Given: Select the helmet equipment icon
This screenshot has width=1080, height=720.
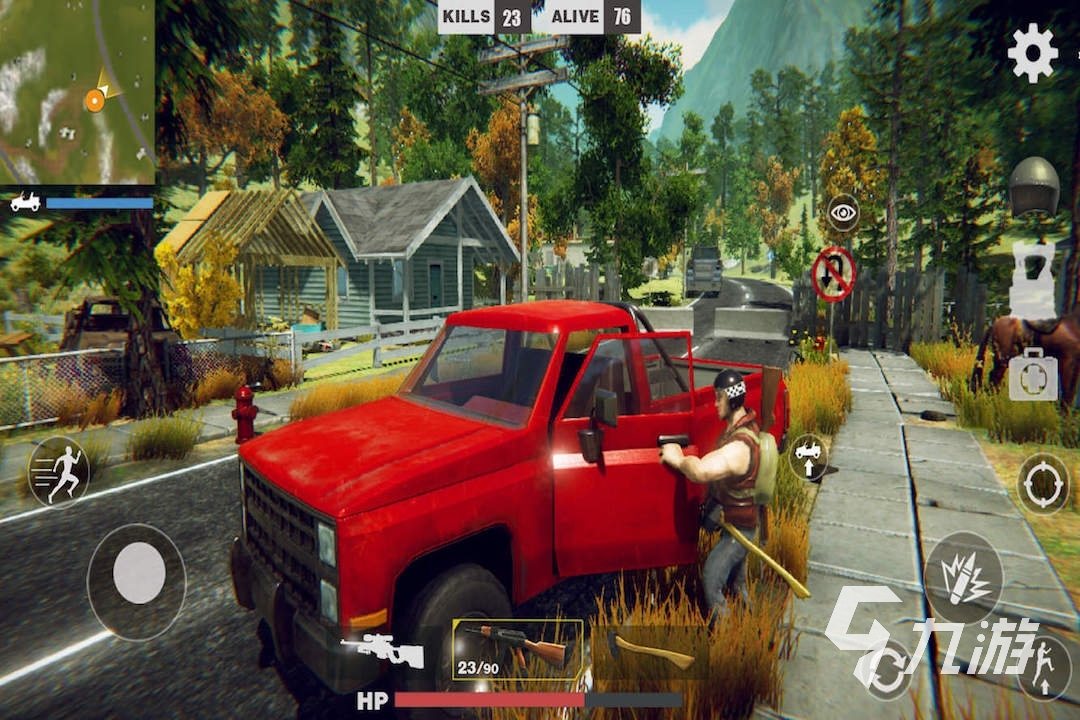Looking at the screenshot, I should [x=1033, y=186].
